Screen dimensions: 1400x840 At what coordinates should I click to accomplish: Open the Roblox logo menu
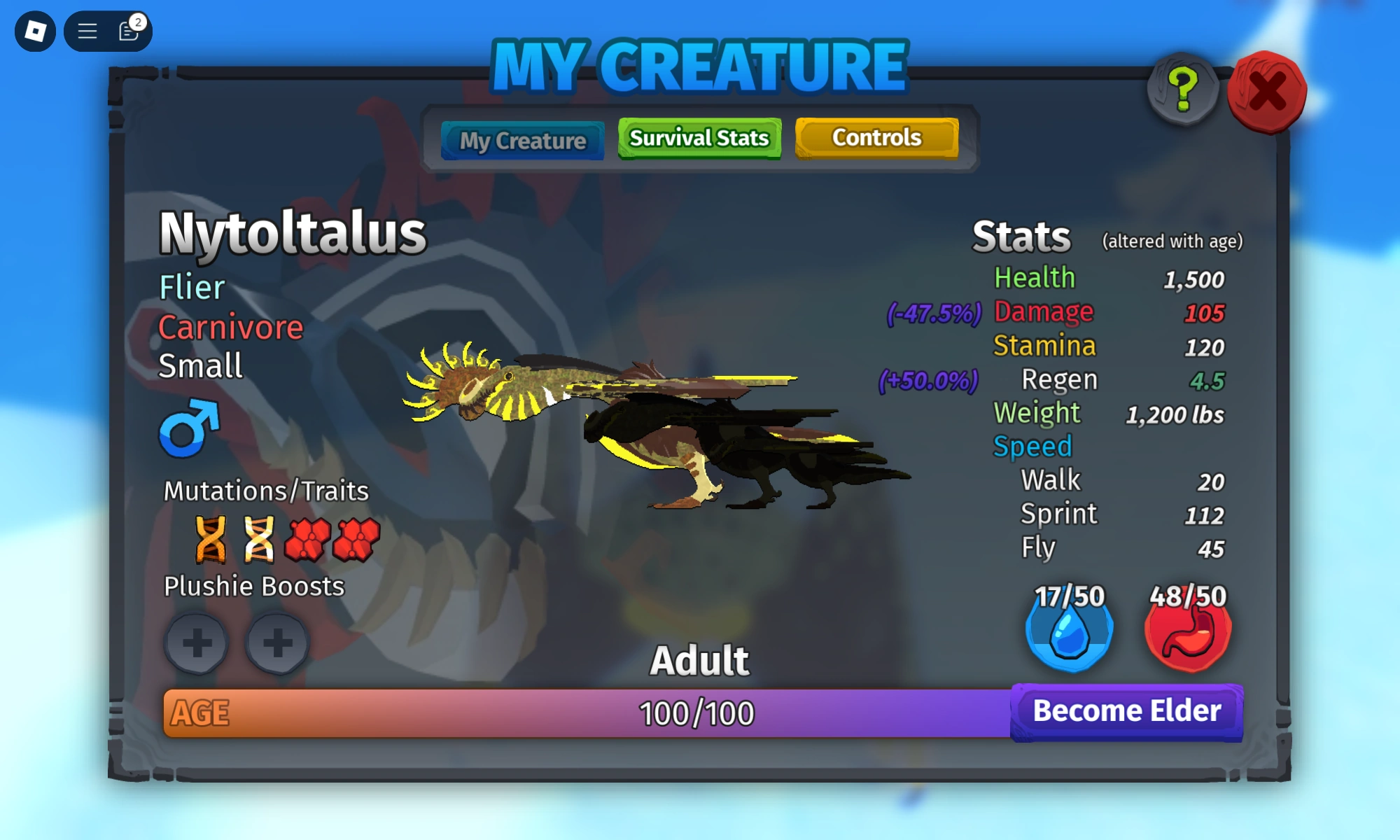pos(35,29)
